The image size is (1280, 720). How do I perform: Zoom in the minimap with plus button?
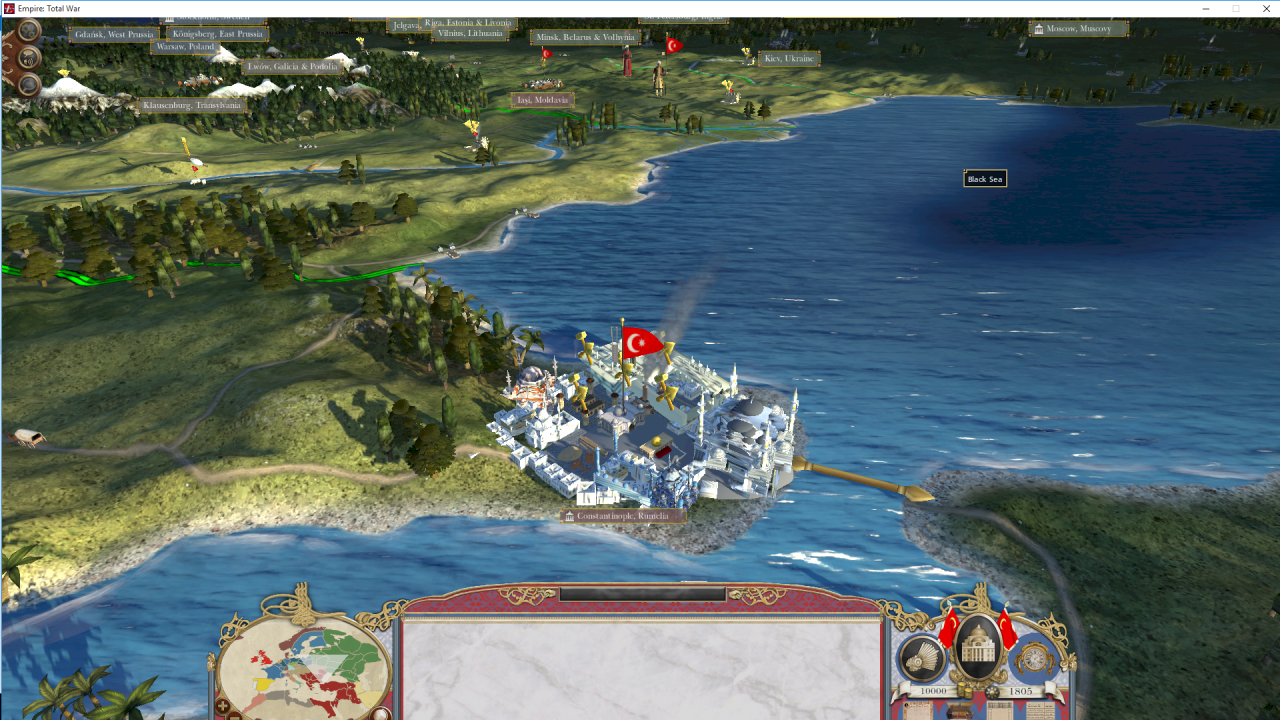click(223, 706)
